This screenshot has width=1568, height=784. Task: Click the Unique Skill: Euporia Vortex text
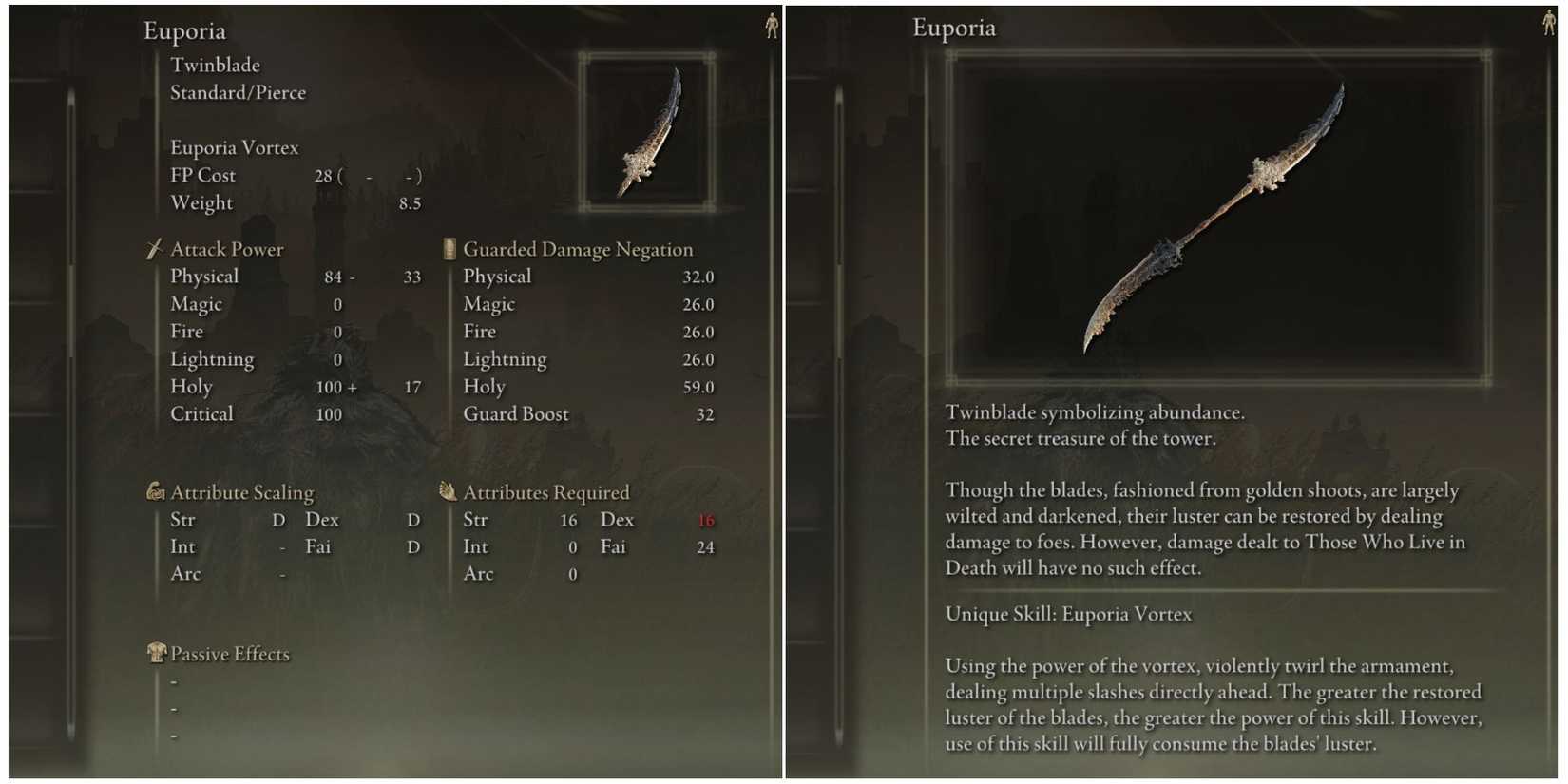pyautogui.click(x=1067, y=614)
